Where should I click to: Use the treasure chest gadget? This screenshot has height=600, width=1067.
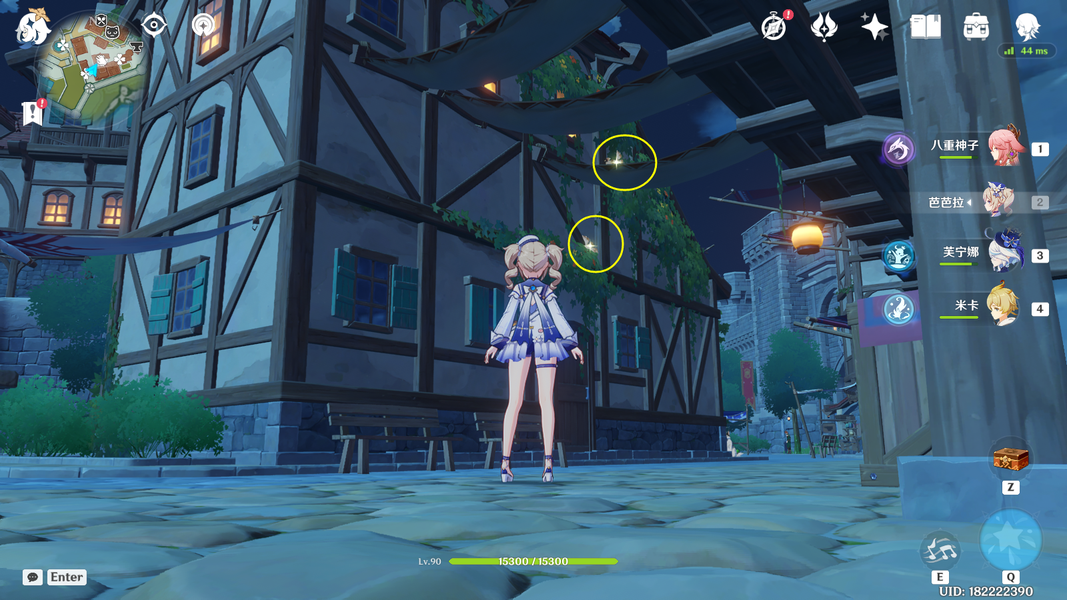pyautogui.click(x=1010, y=459)
